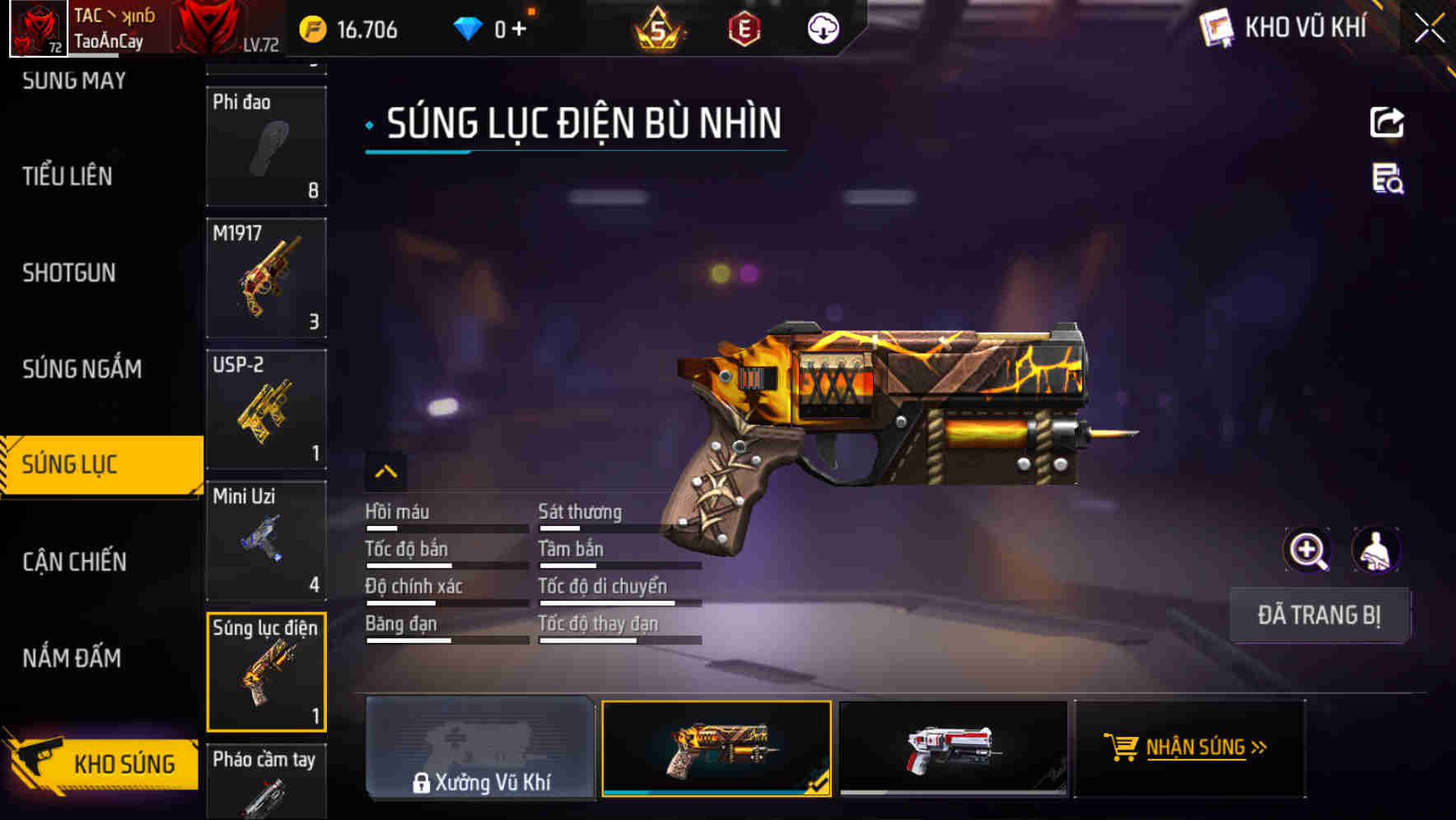This screenshot has width=1456, height=820.
Task: Open the cloud download icon in the top bar
Action: coord(823,29)
